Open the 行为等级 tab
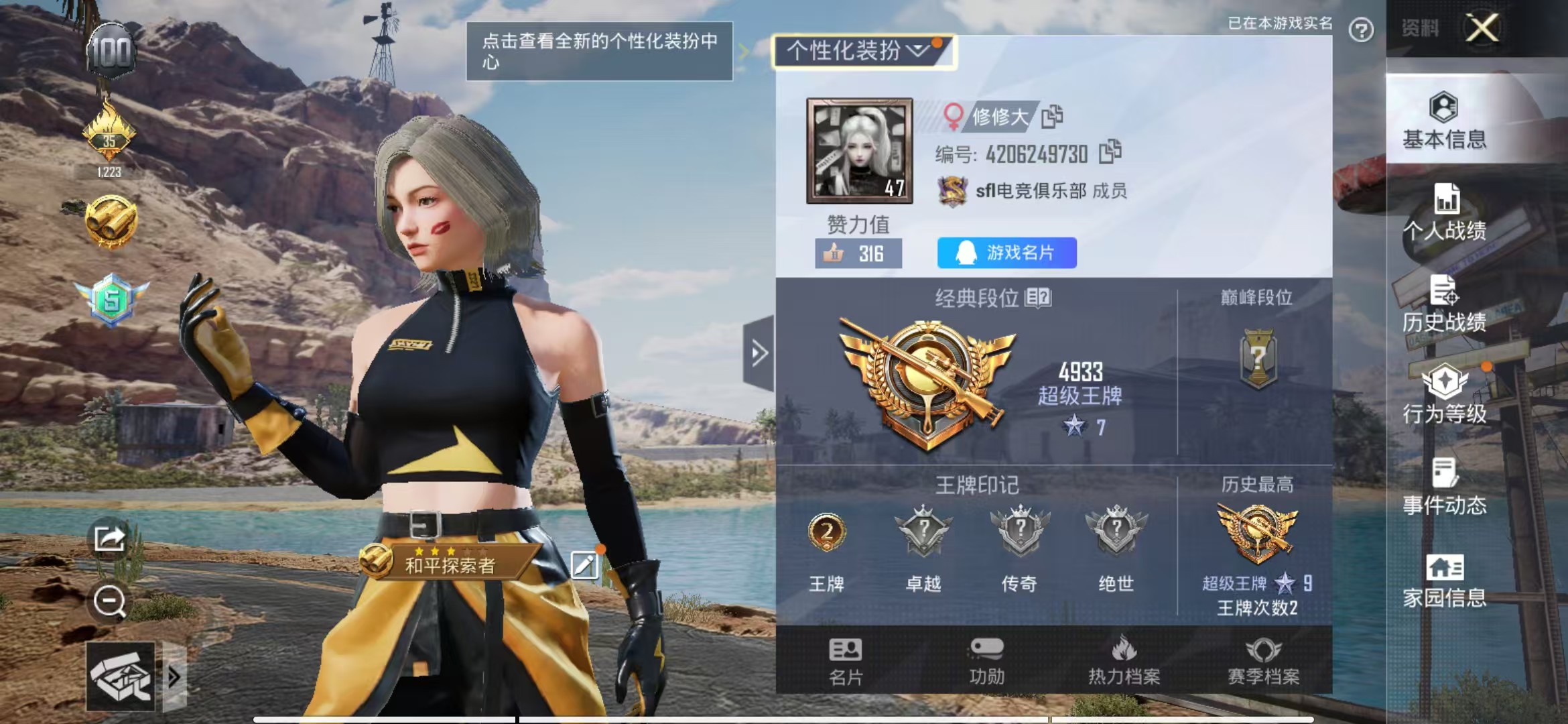 1444,396
